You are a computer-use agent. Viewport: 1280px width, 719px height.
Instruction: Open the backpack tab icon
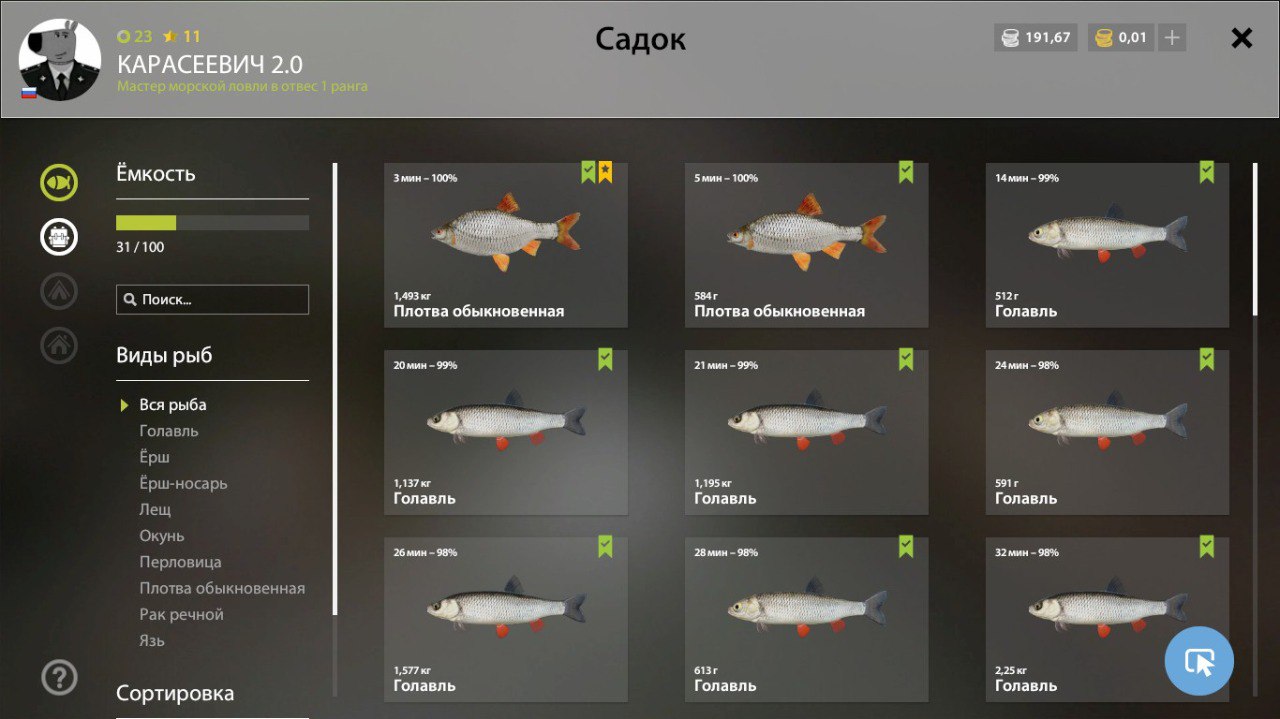click(x=59, y=236)
